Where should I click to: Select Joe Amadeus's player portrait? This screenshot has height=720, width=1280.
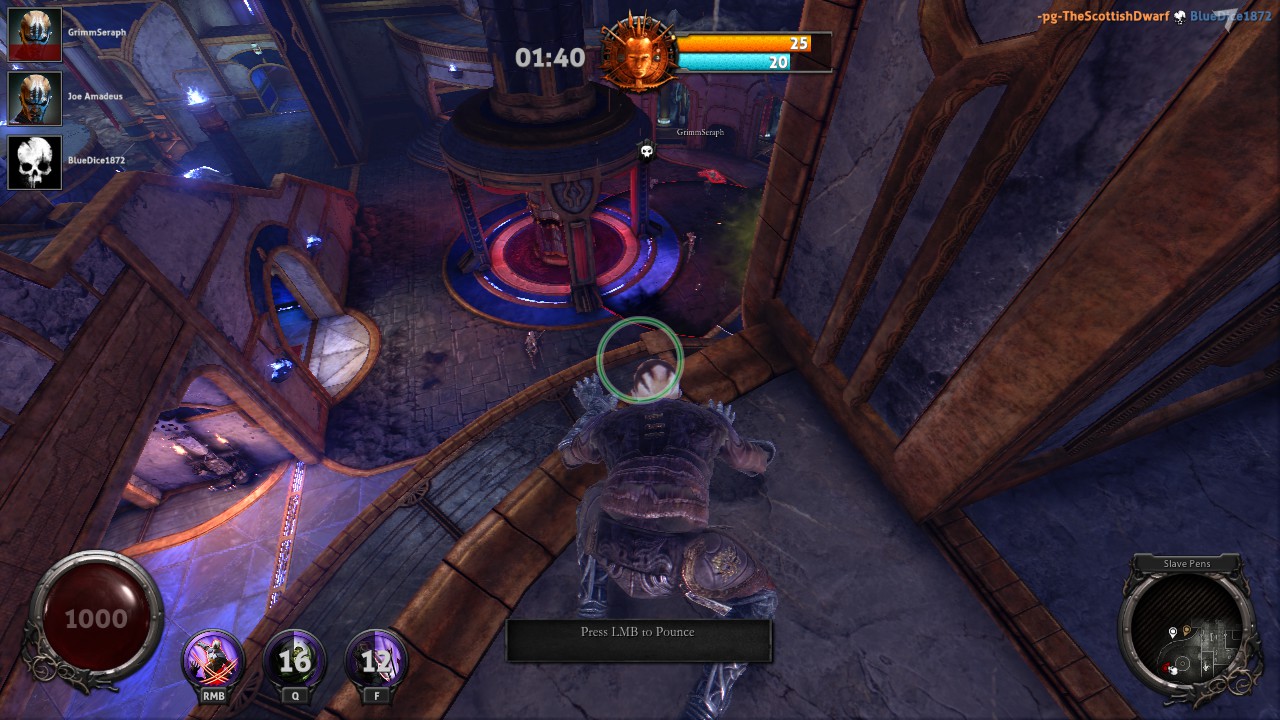pos(35,98)
